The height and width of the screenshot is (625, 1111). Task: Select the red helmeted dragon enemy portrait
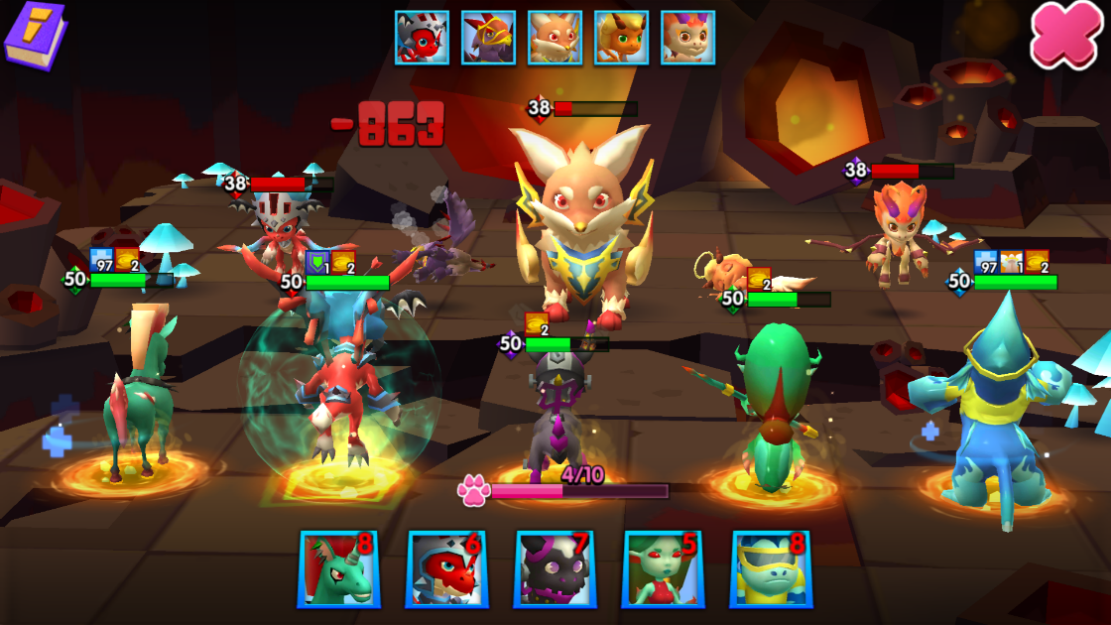click(x=421, y=38)
